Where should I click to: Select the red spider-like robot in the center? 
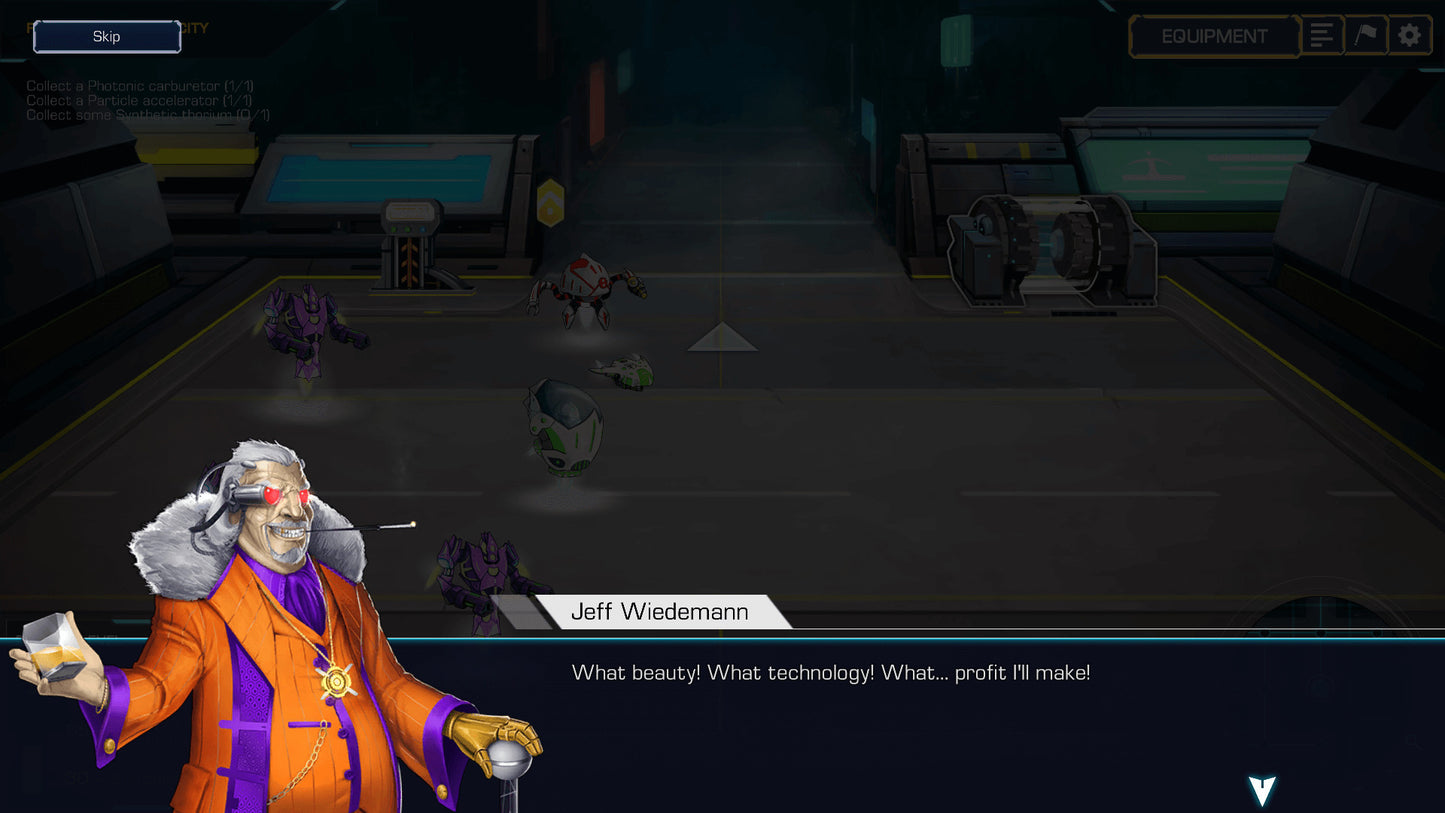coord(585,285)
